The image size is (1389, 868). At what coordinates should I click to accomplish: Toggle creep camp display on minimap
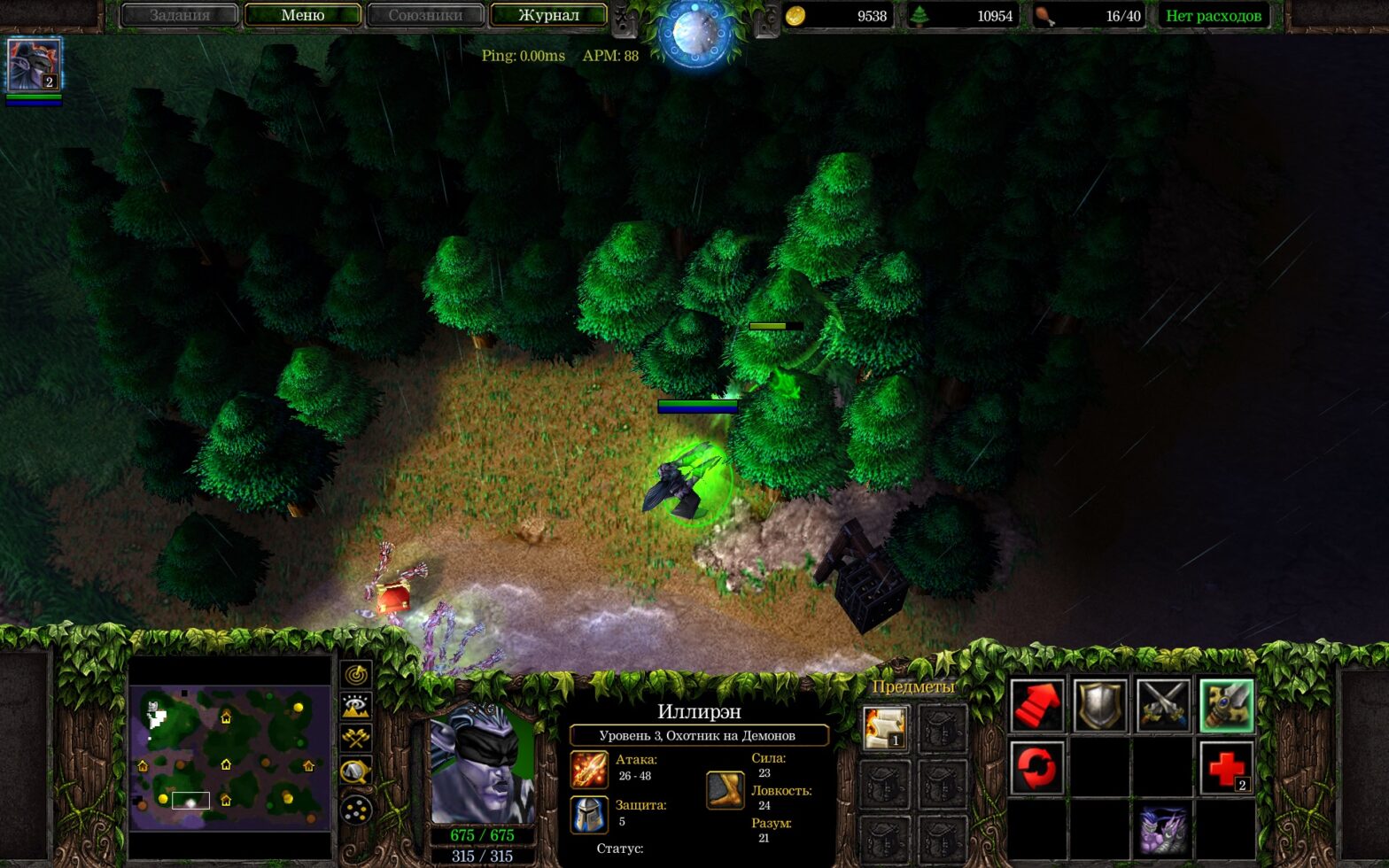click(x=356, y=772)
